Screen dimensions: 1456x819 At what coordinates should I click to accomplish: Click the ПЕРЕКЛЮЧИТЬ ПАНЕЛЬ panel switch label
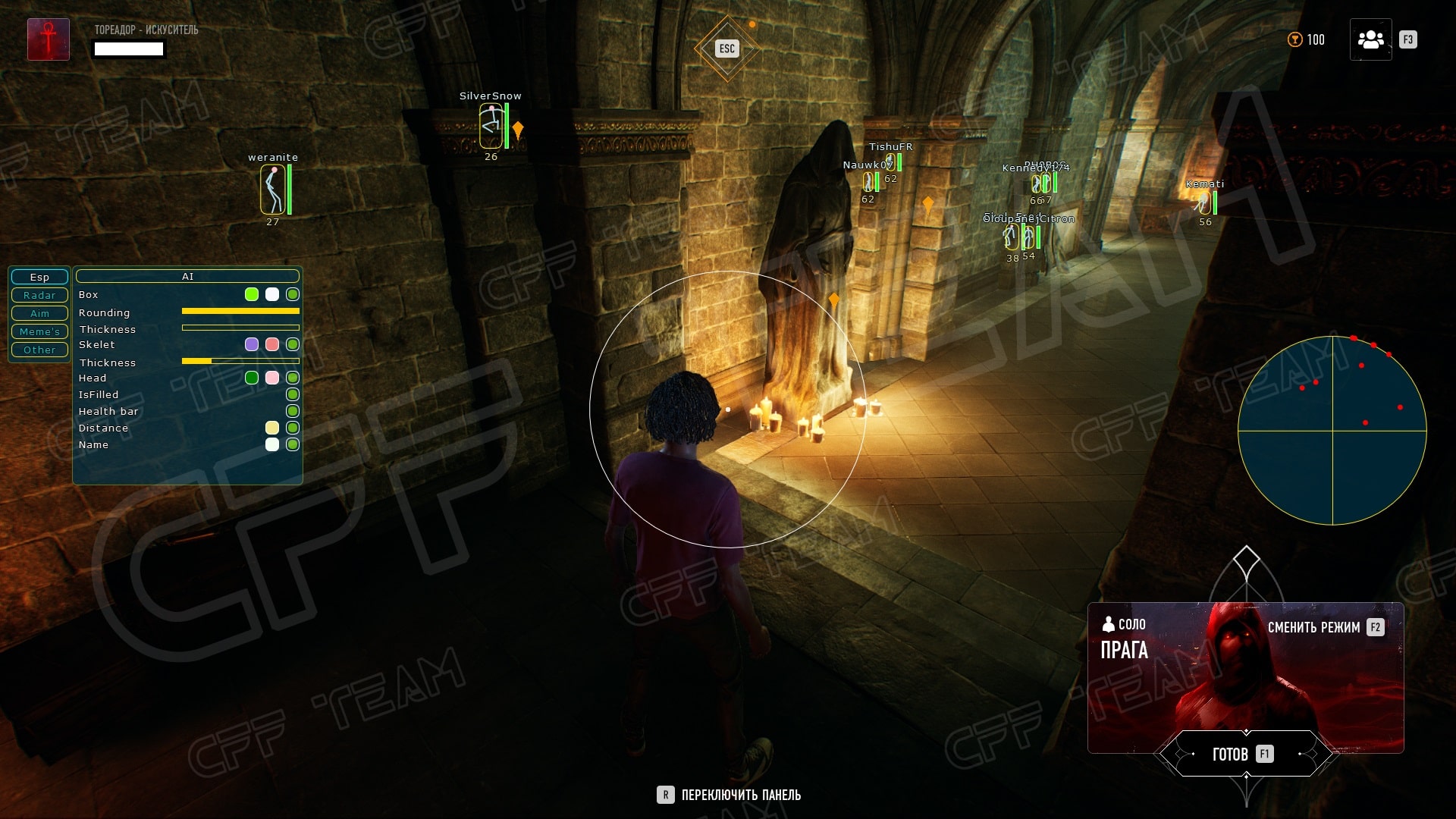pos(740,795)
